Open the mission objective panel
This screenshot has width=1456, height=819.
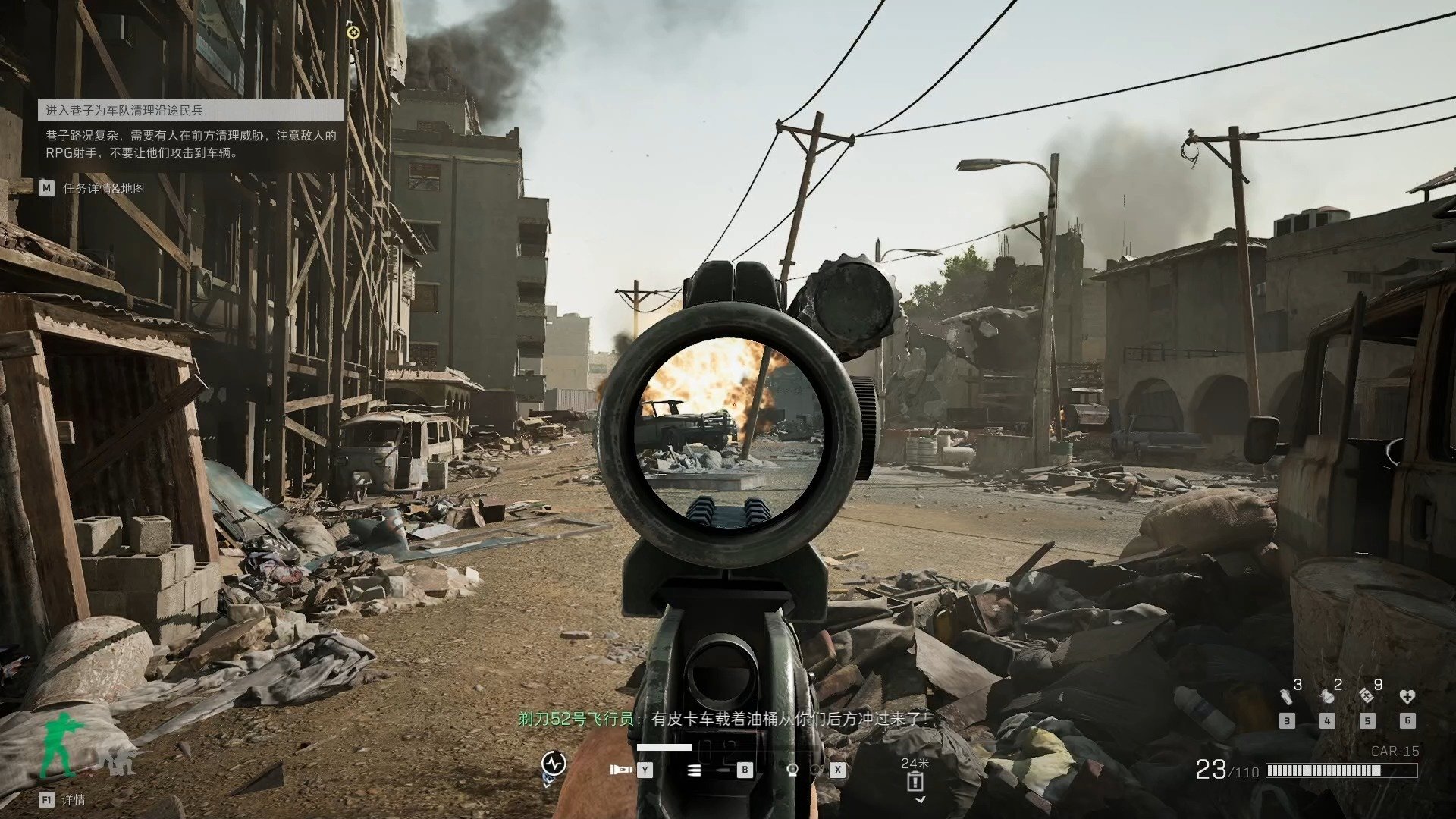coord(191,111)
